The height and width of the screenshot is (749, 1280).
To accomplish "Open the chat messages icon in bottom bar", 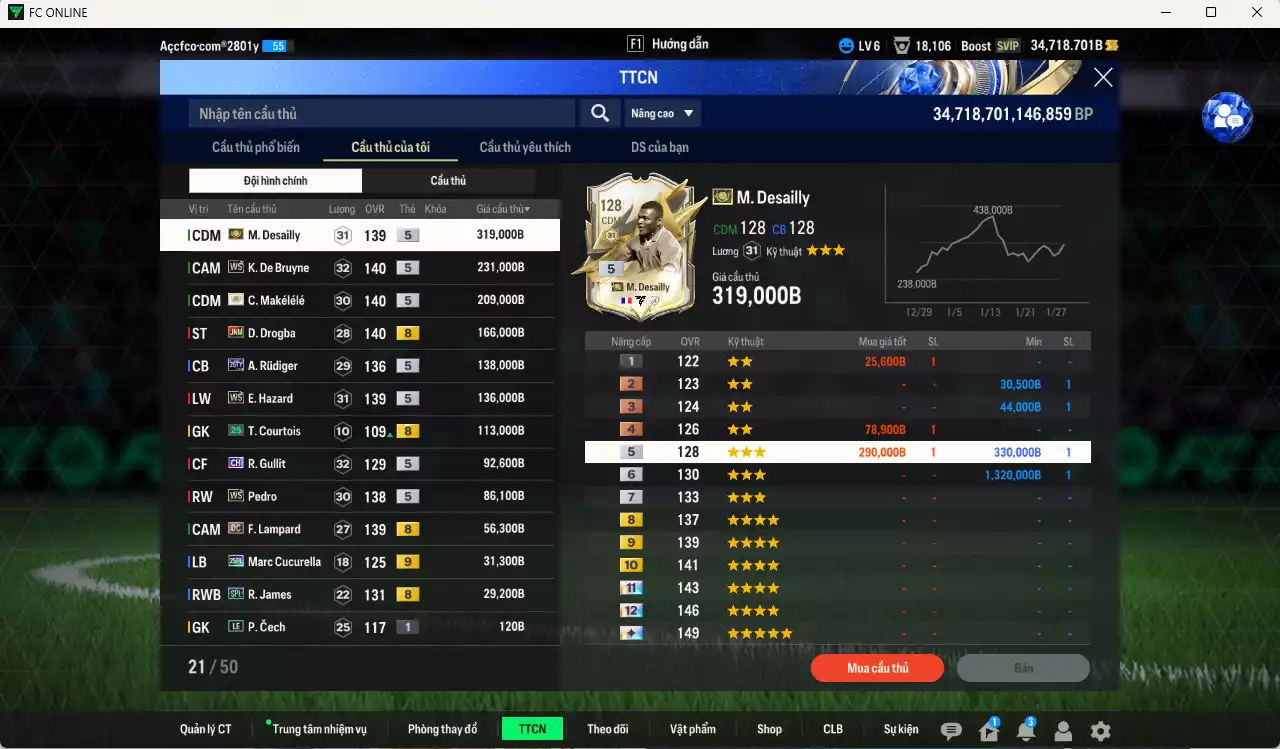I will point(950,729).
